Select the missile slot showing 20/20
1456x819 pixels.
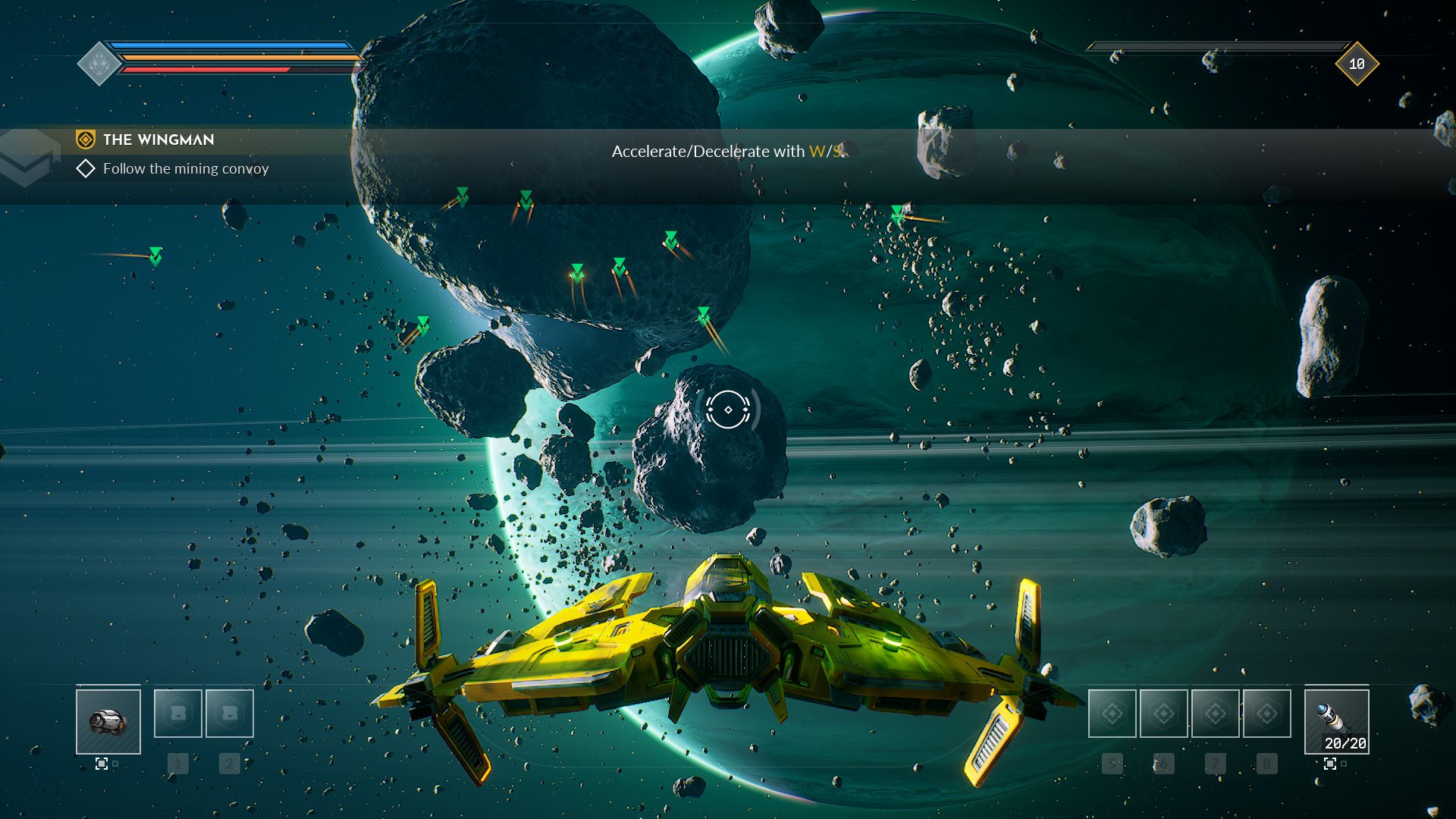(x=1336, y=721)
